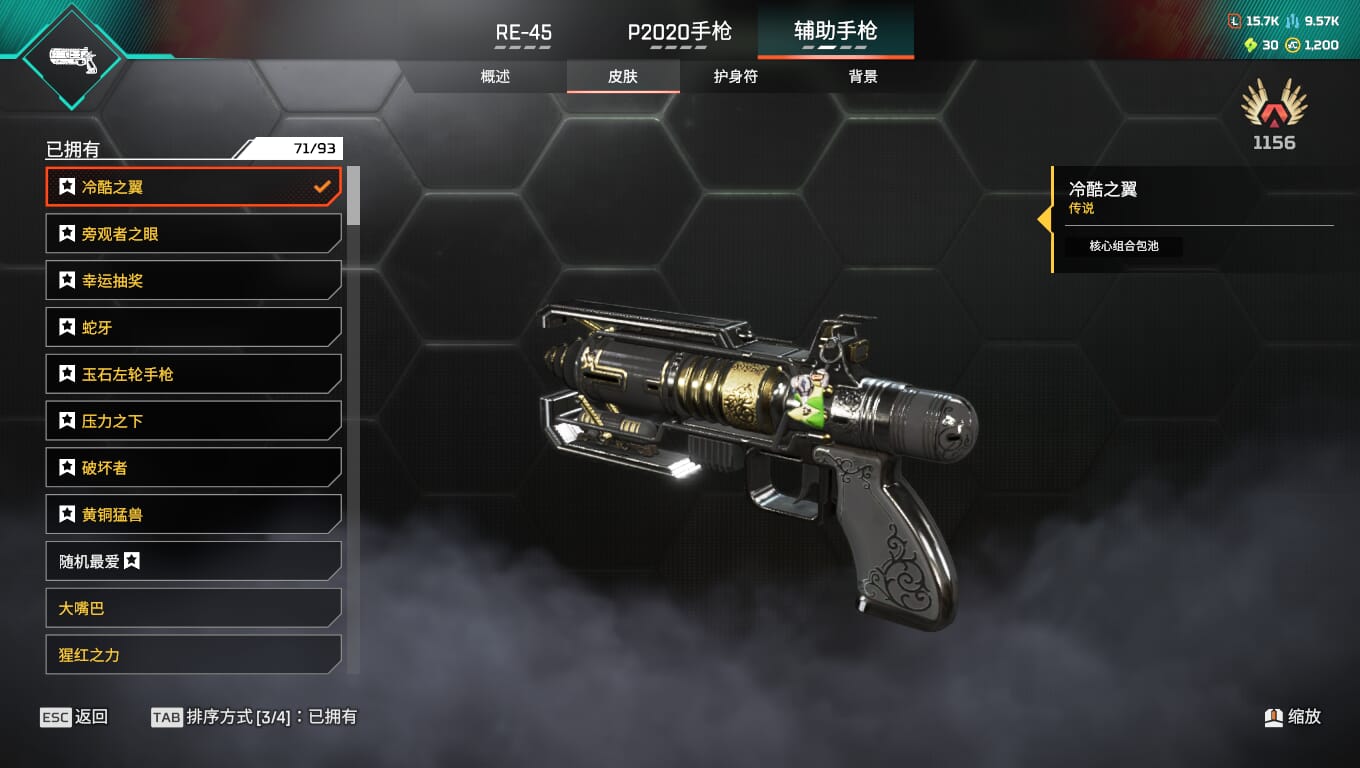The image size is (1360, 768).
Task: Show the 概述 sub-tab
Action: click(496, 77)
